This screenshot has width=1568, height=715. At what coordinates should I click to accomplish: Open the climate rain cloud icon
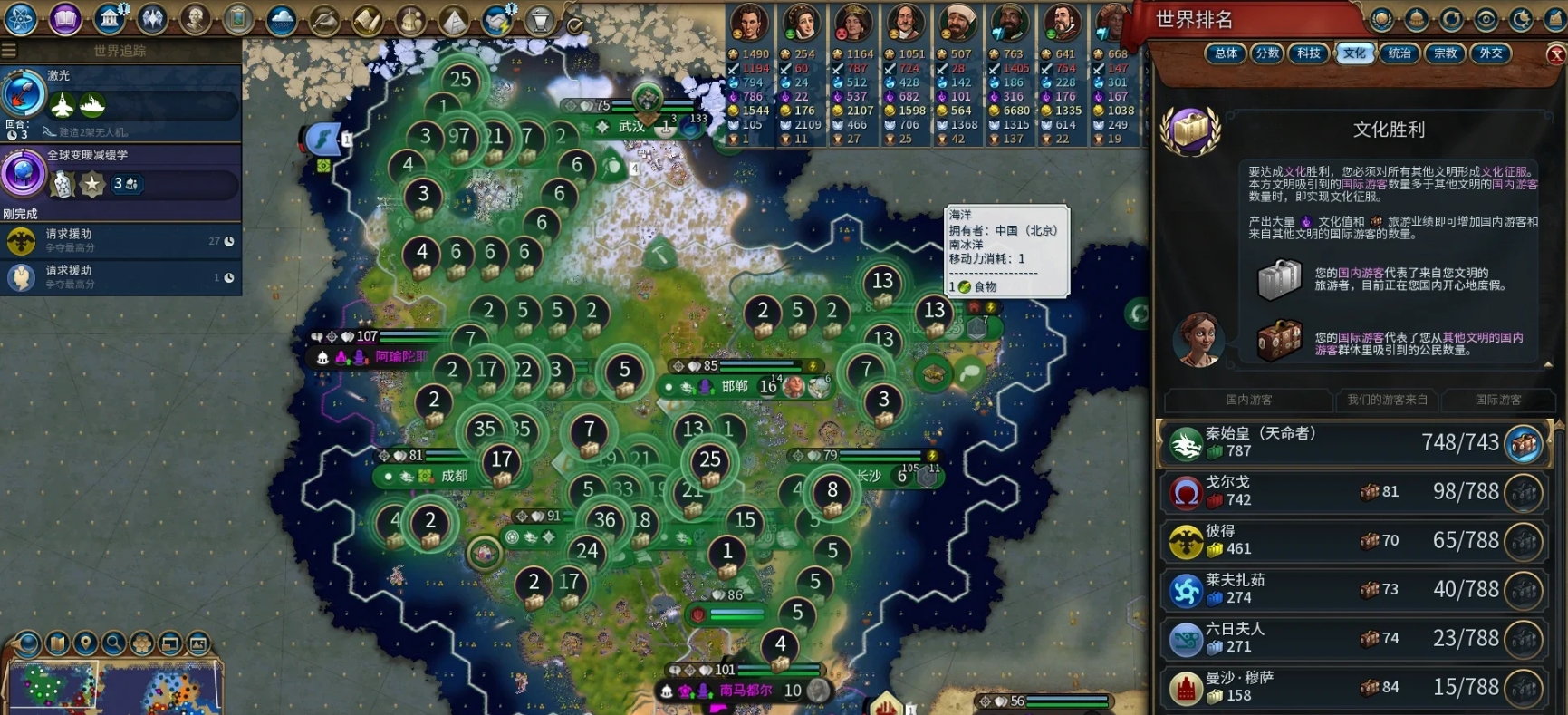coord(281,19)
